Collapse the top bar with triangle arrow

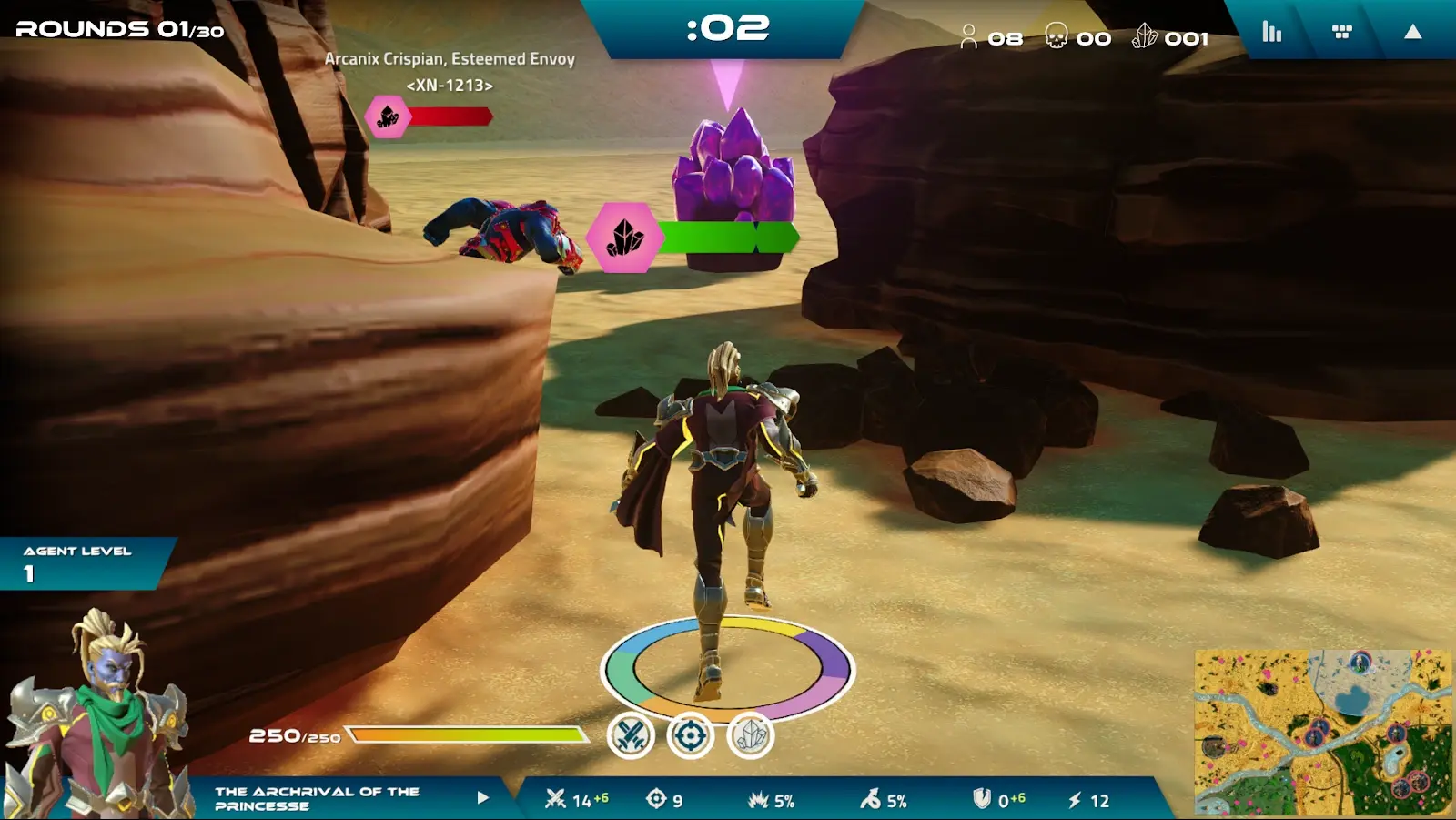click(1412, 33)
